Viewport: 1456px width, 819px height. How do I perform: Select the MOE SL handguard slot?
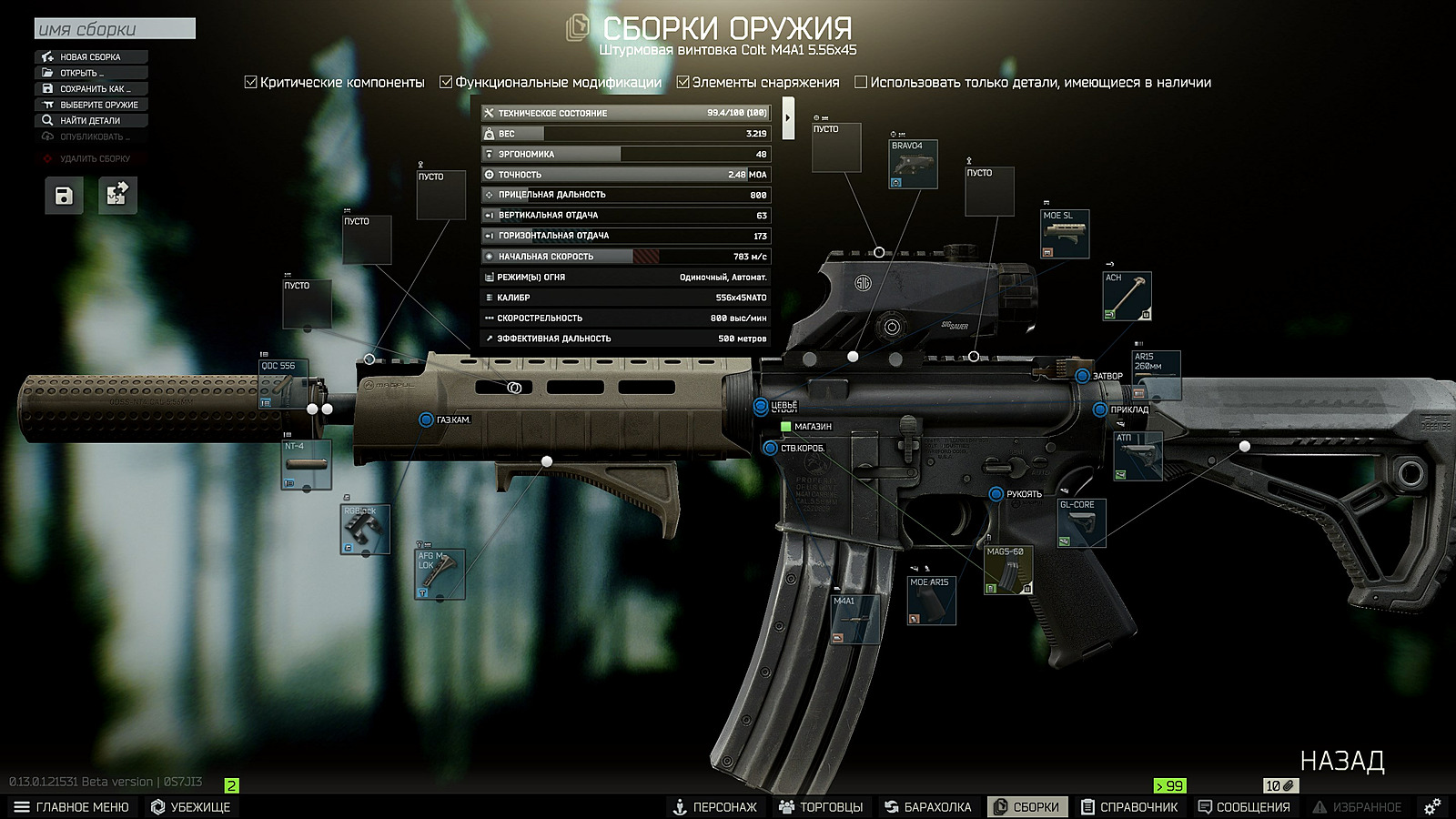pos(1065,235)
